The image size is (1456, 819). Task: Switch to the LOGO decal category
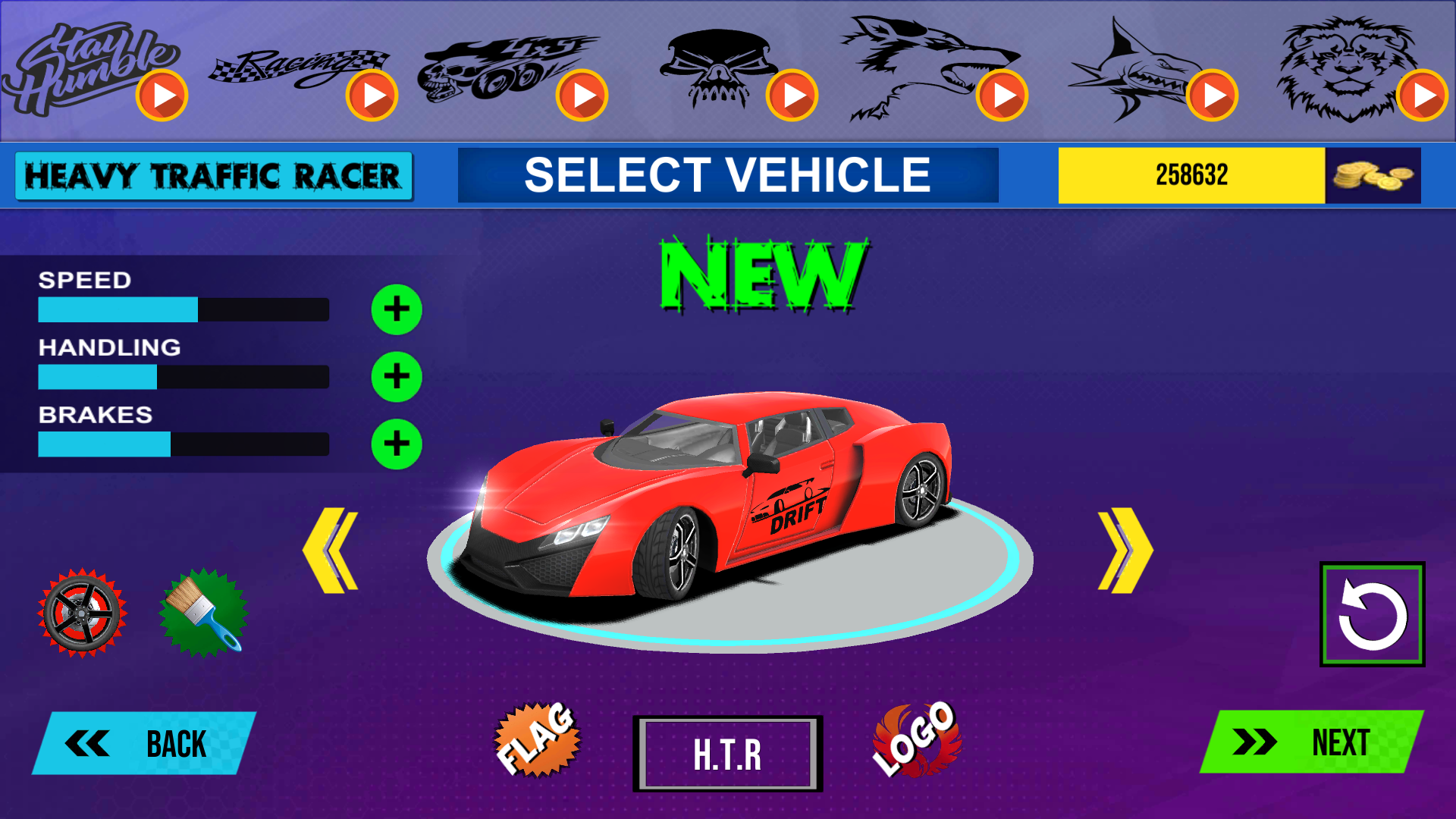tap(916, 740)
